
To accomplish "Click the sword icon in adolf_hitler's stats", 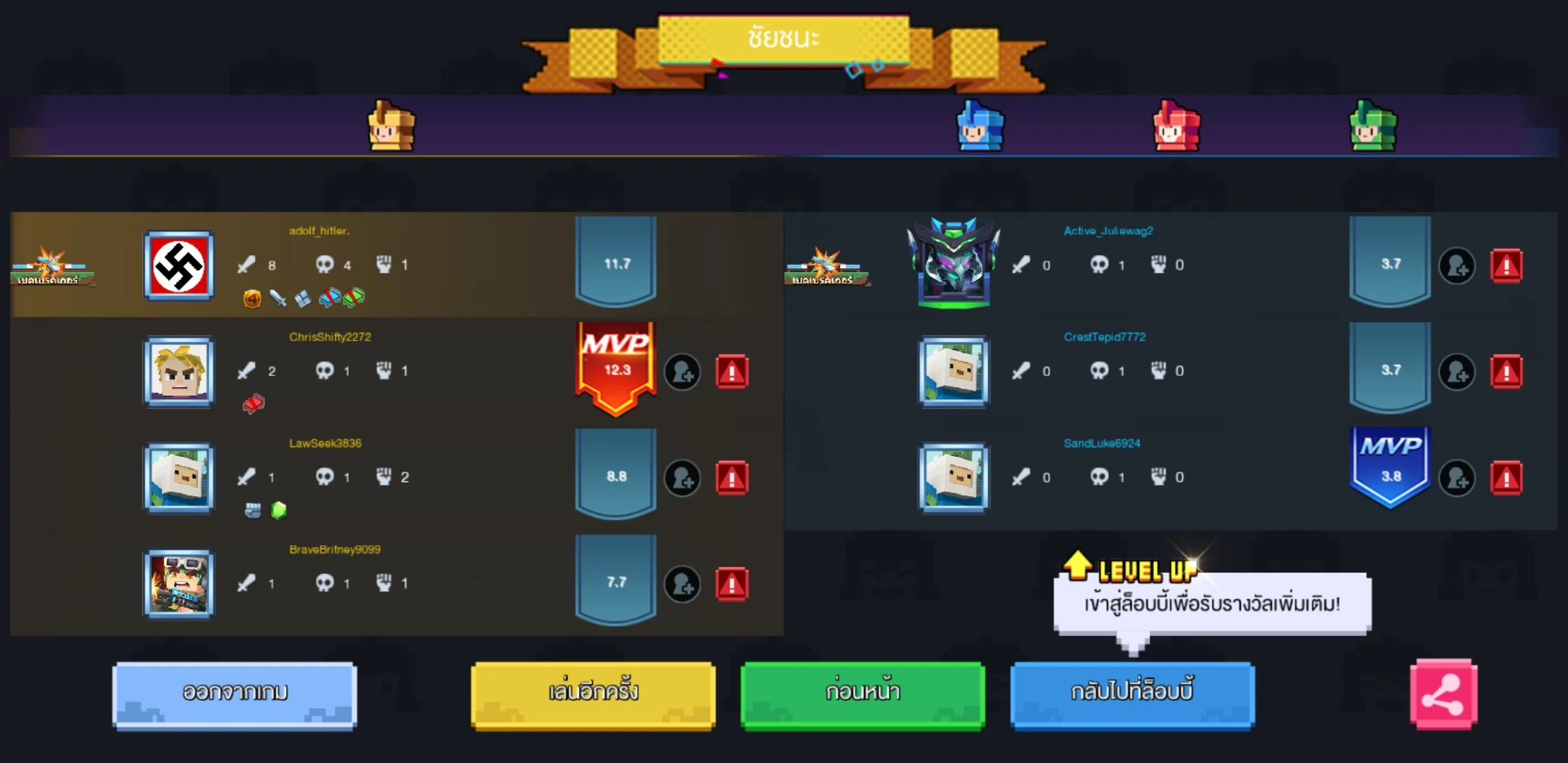I will pyautogui.click(x=246, y=264).
